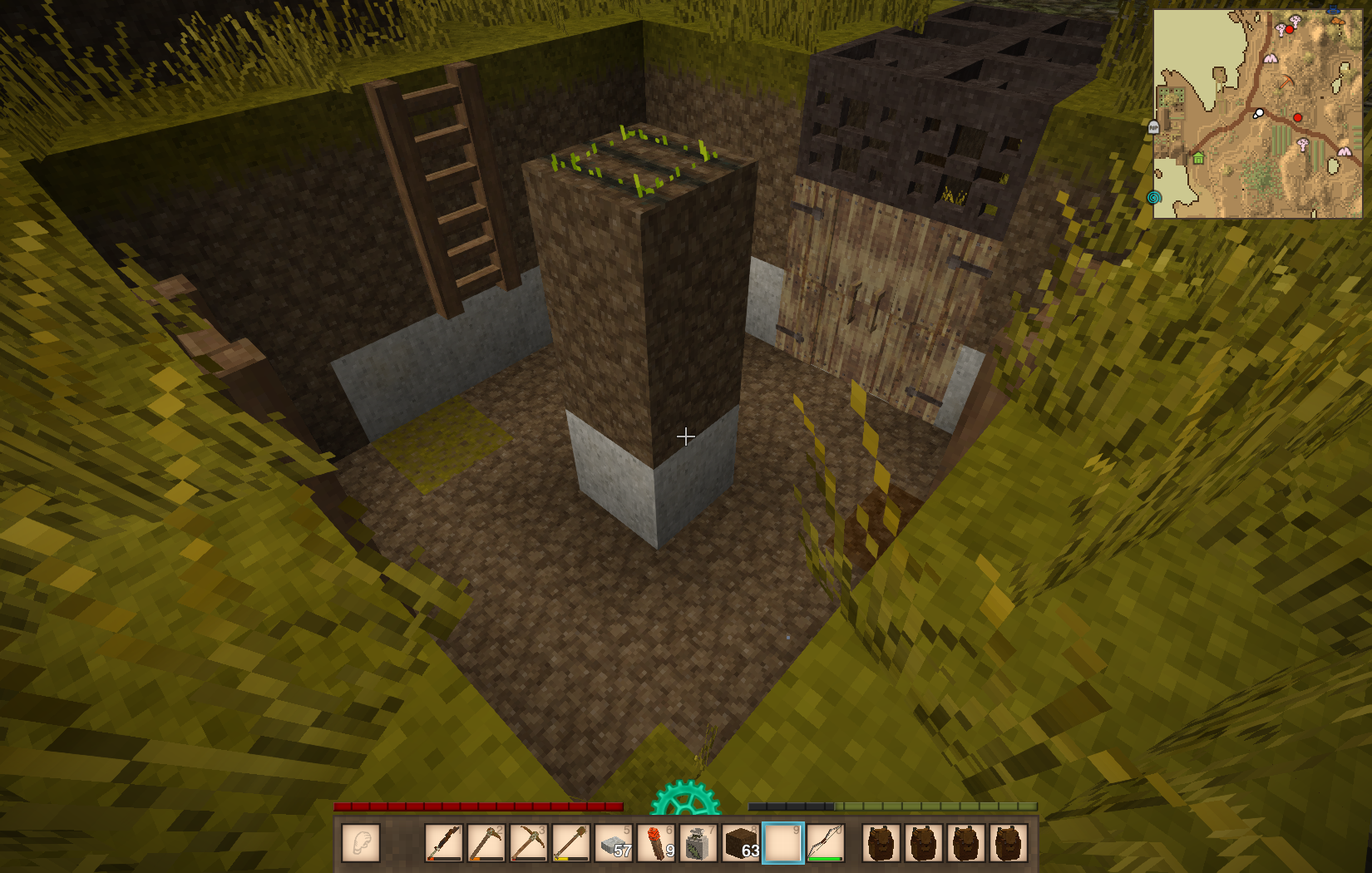
Task: Click the green house marker on the minimap
Action: click(x=1198, y=158)
